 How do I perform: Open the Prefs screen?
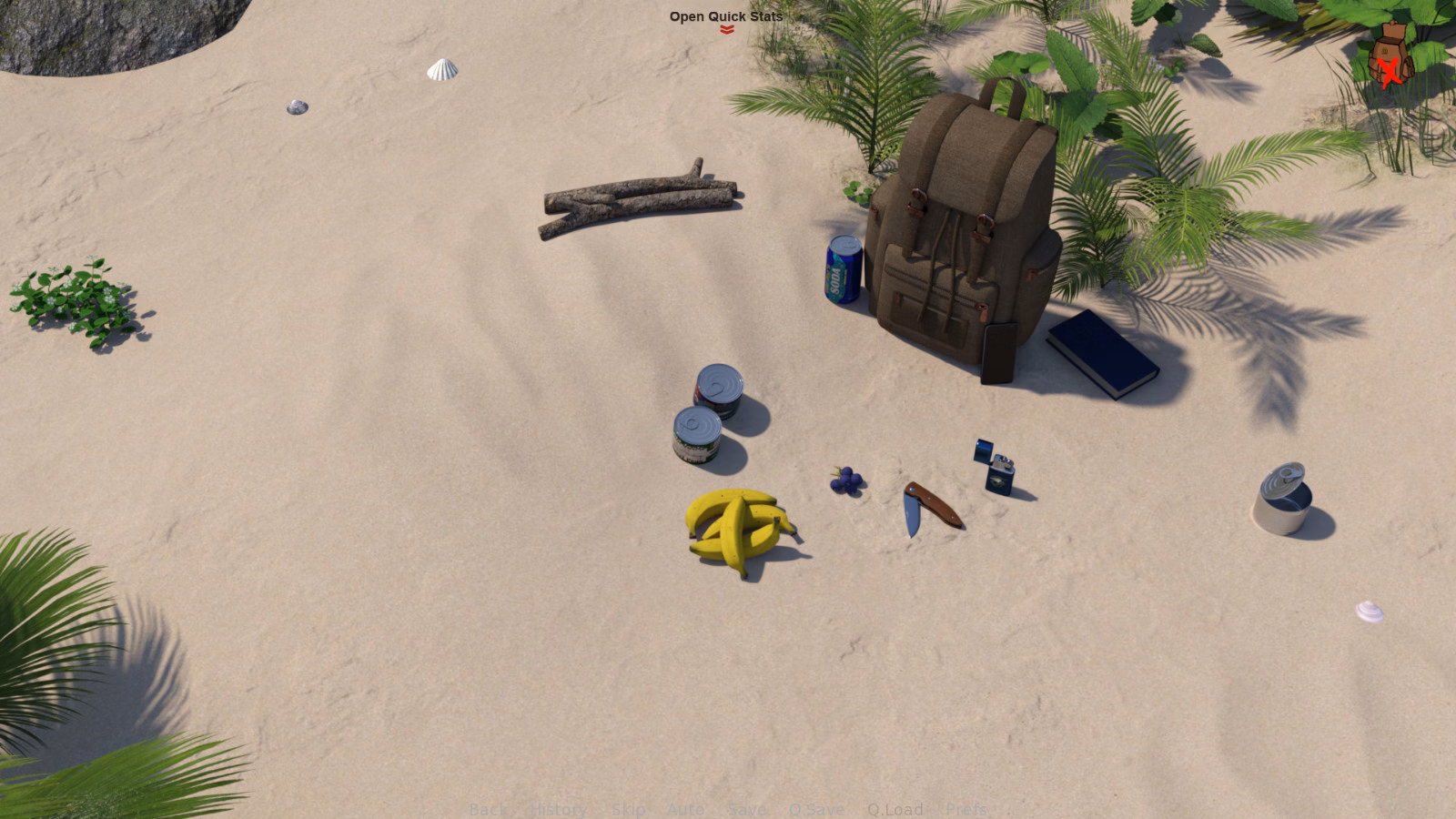[x=967, y=809]
